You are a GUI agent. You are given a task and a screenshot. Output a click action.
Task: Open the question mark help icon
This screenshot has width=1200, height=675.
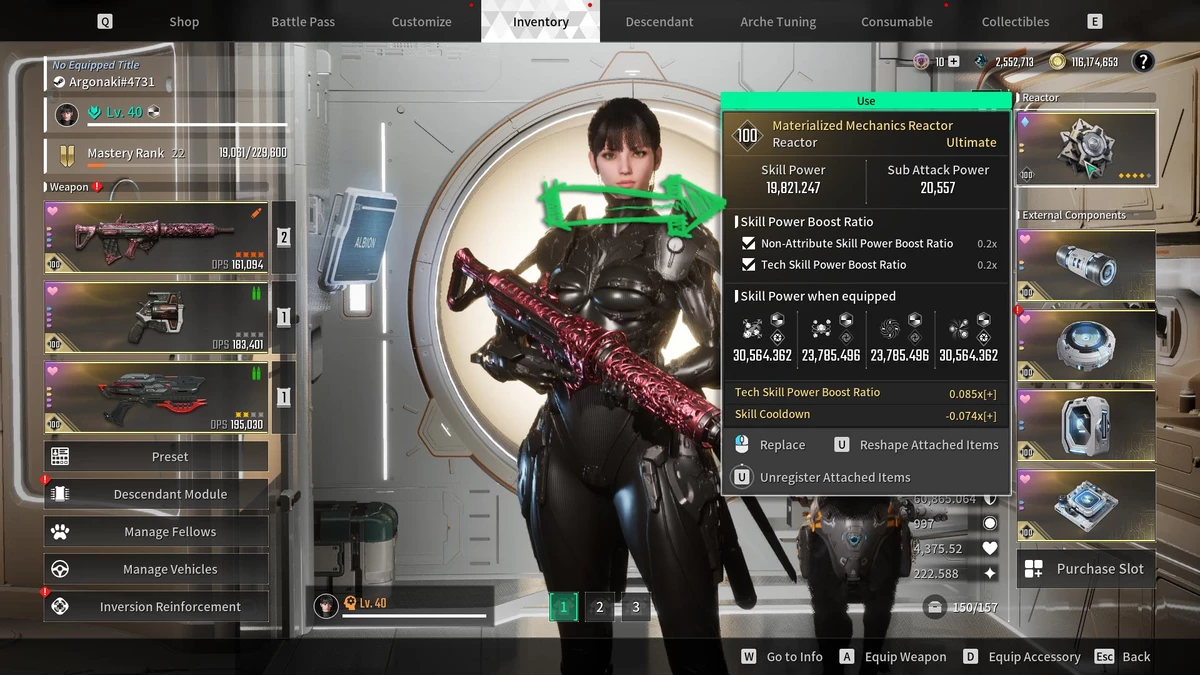point(1142,62)
